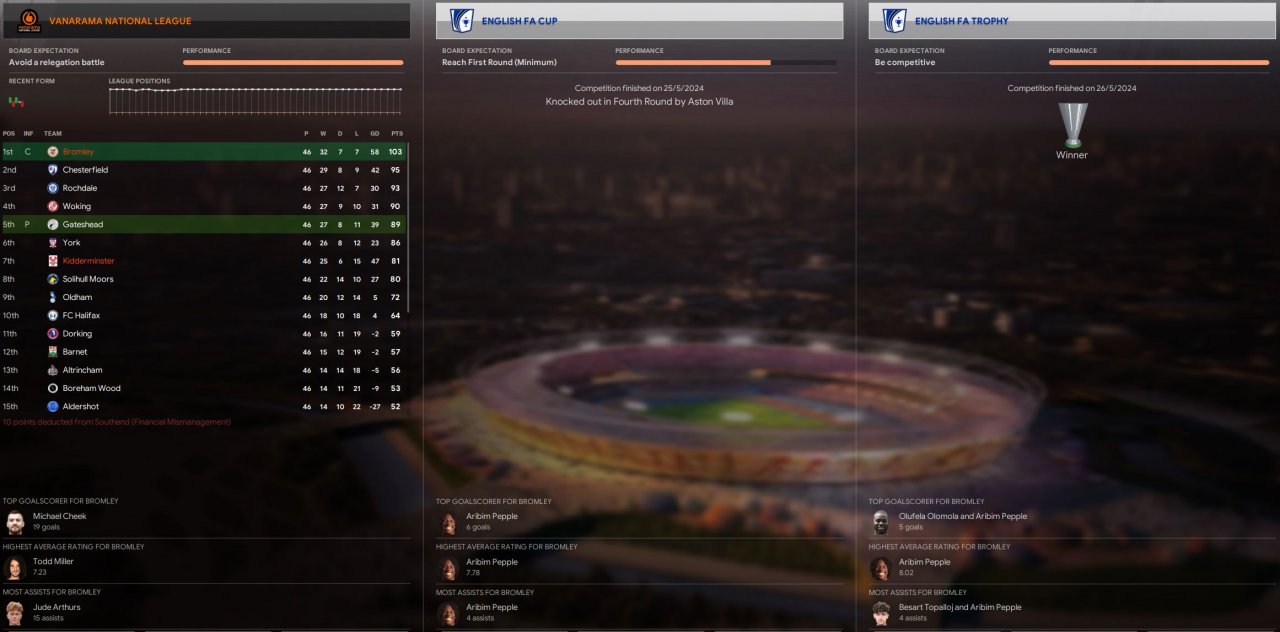
Task: Select Bromley in the league table
Action: 78,152
